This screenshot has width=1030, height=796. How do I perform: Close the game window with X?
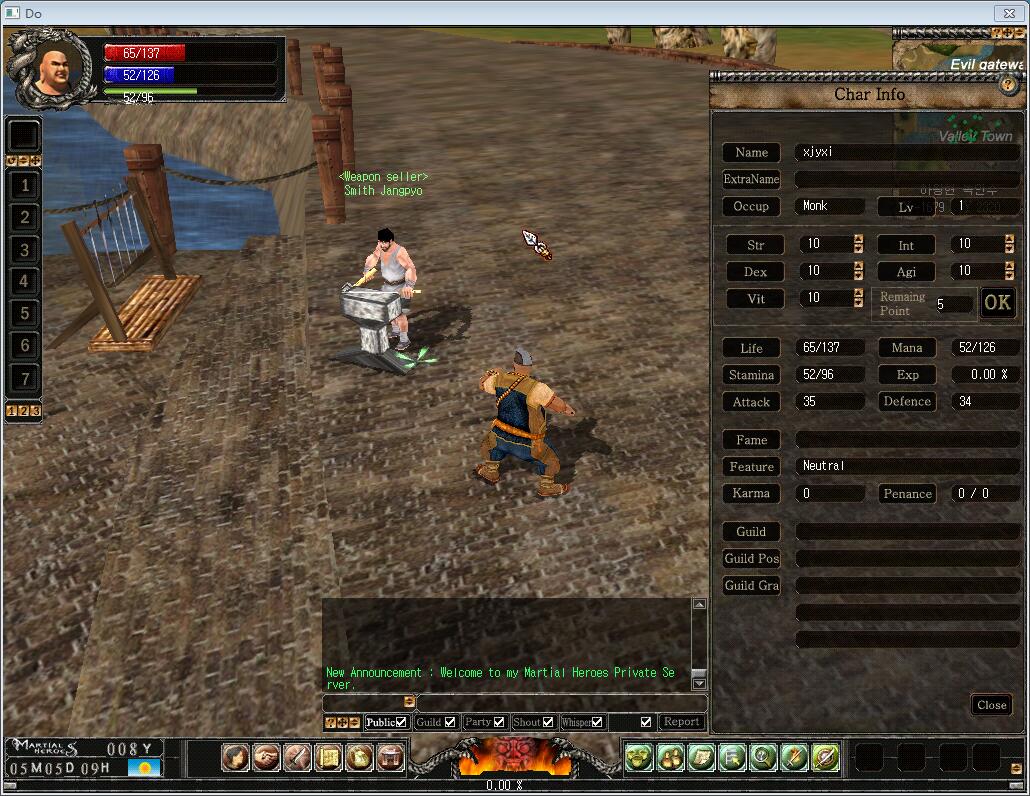[1007, 12]
